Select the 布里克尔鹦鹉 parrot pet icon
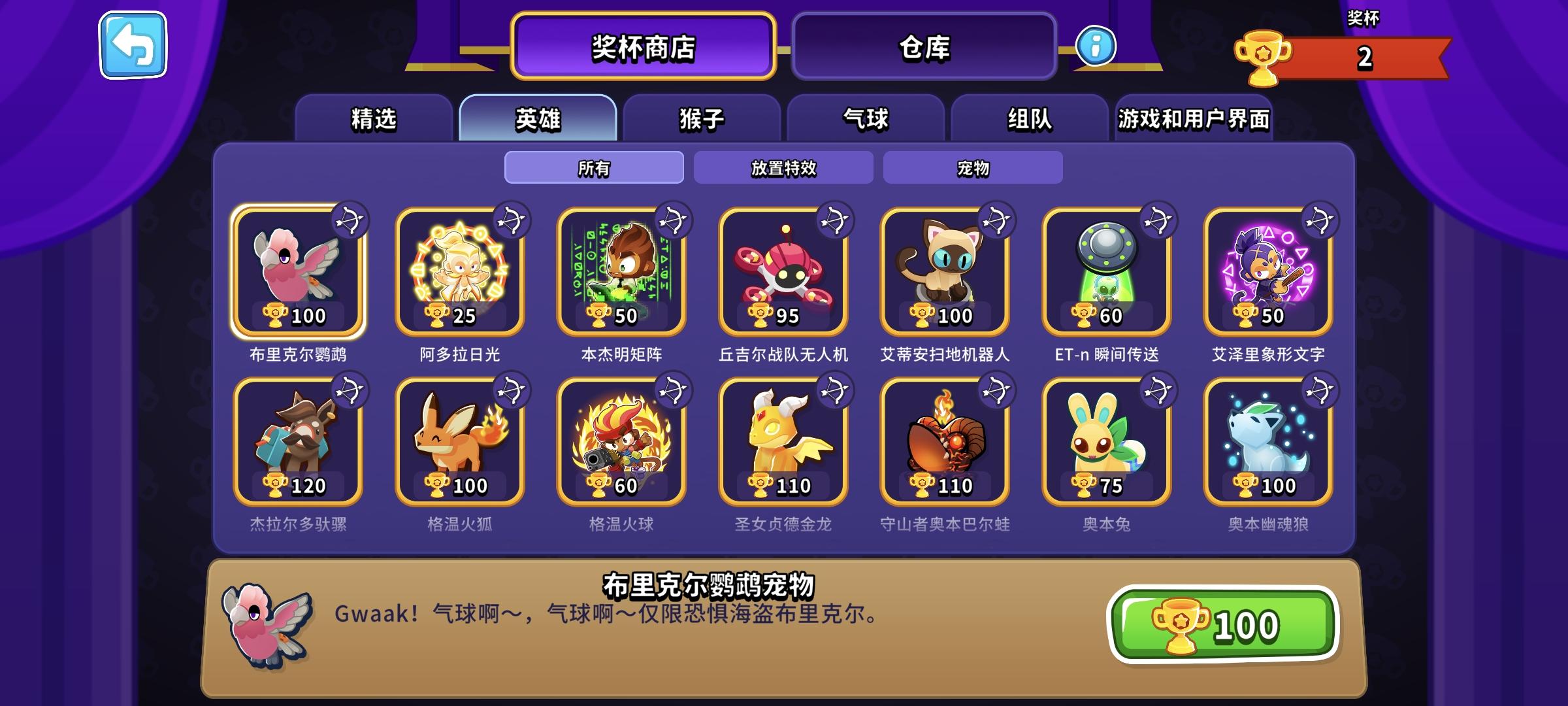Viewport: 1568px width, 706px height. click(297, 271)
